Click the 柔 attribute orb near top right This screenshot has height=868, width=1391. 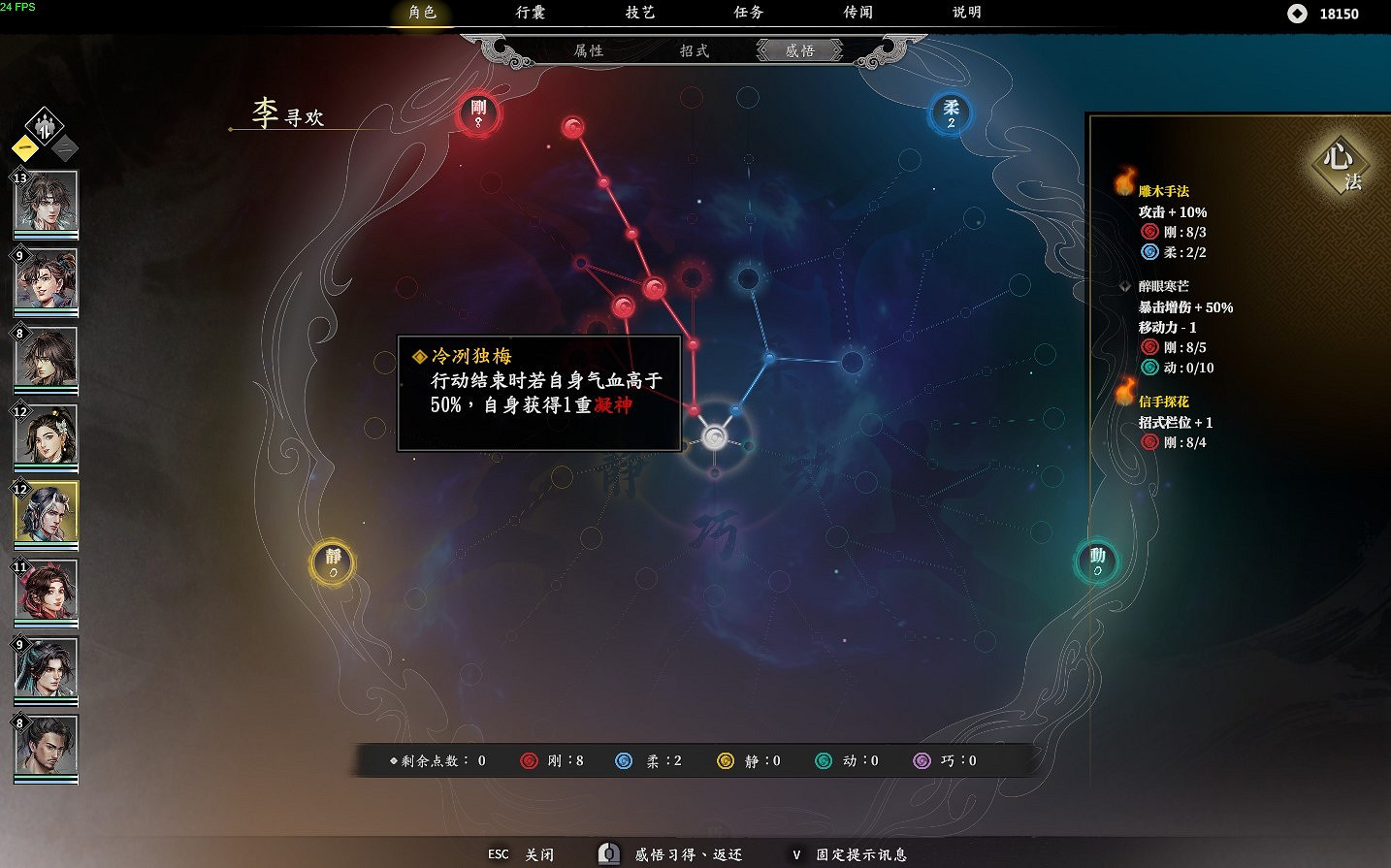coord(949,114)
